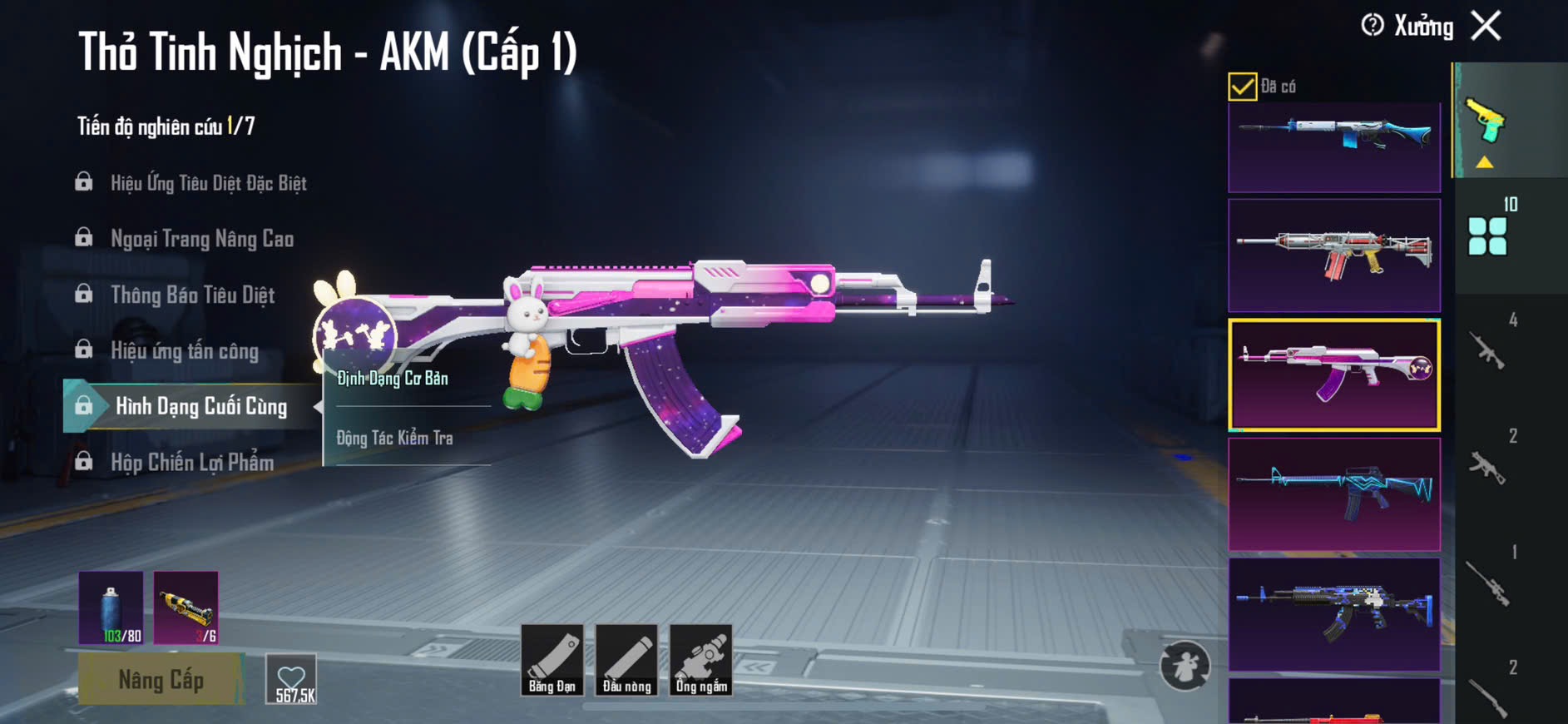Select the neon blue outline rifle skin
The width and height of the screenshot is (1568, 724).
click(x=1334, y=494)
